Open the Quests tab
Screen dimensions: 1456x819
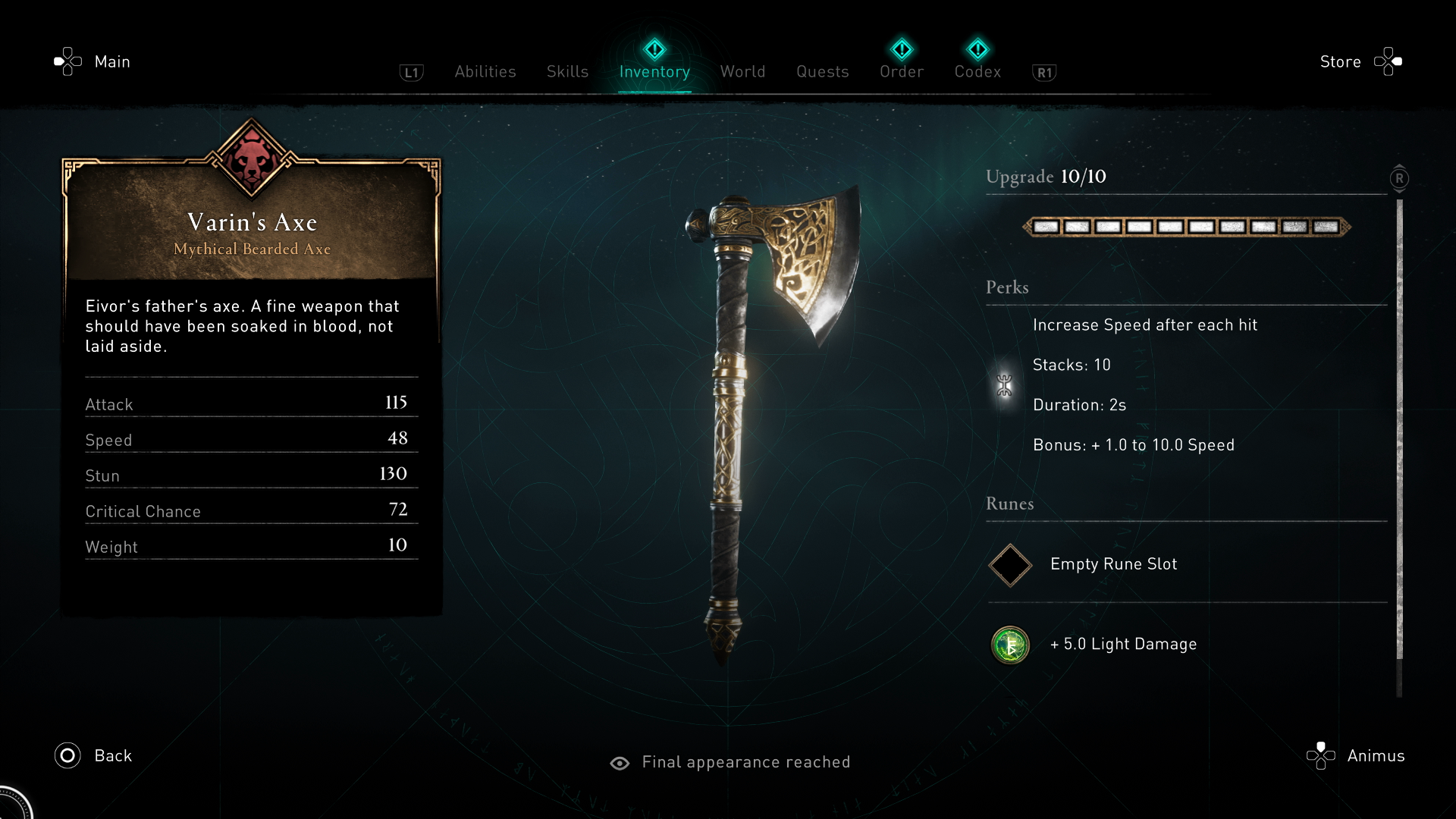(822, 71)
